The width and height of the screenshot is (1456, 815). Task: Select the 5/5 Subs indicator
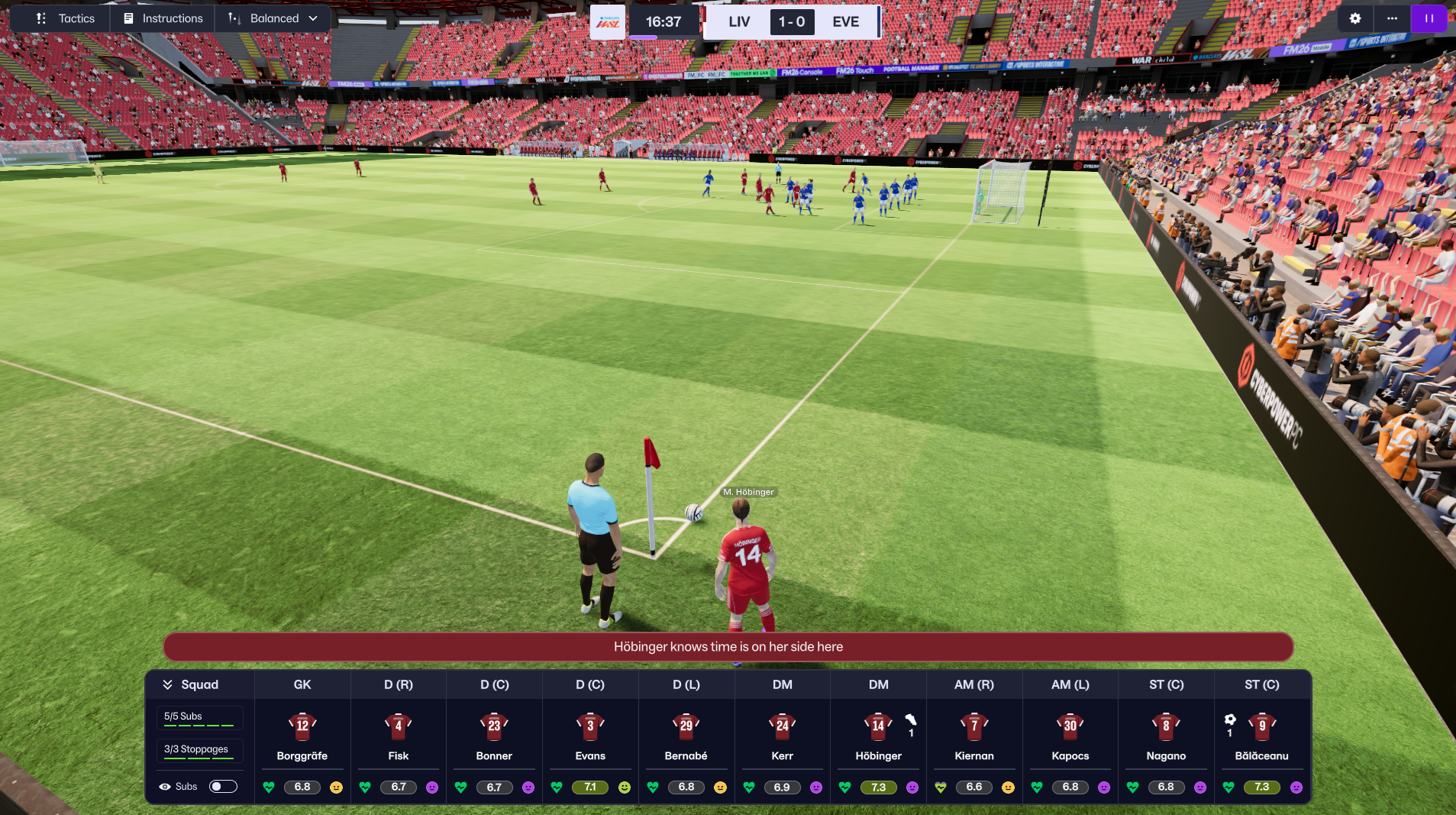tap(199, 717)
